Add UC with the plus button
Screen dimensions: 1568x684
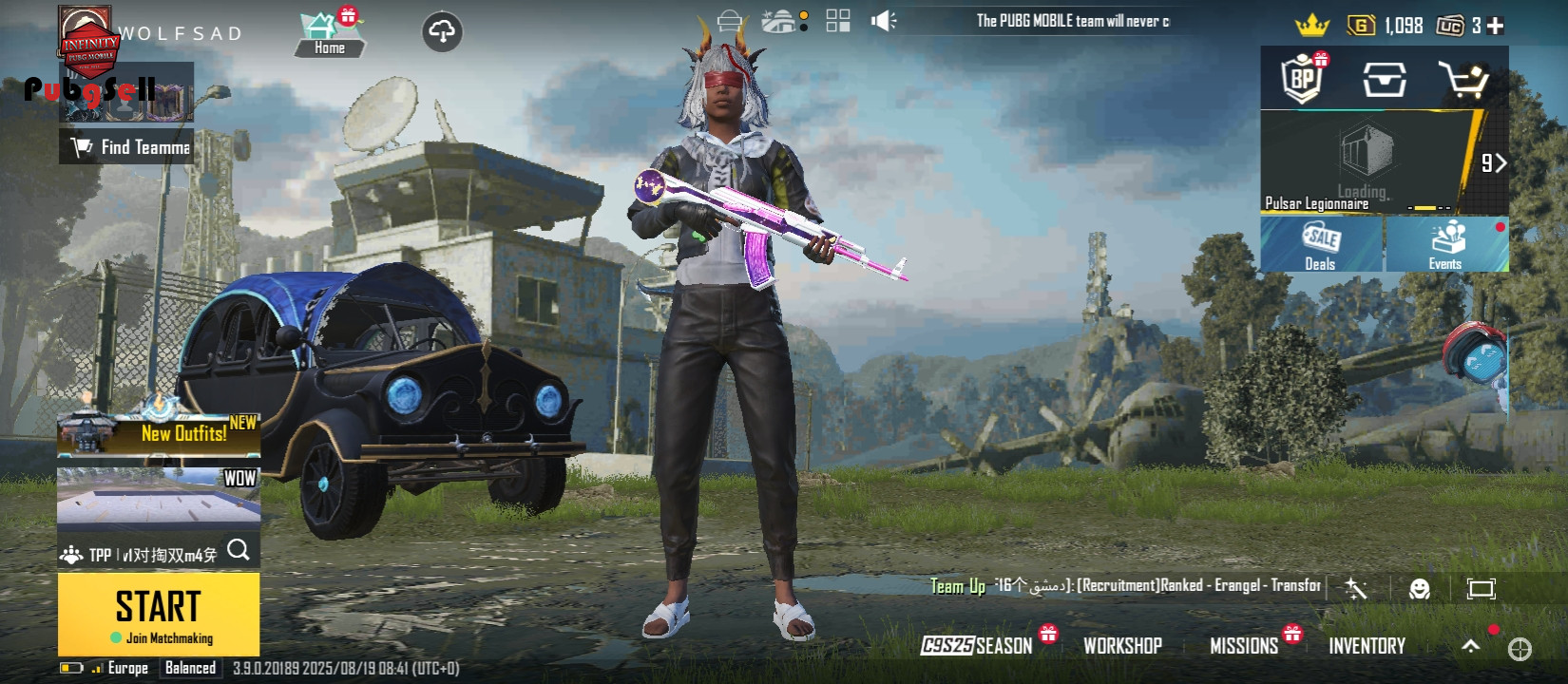point(1496,27)
